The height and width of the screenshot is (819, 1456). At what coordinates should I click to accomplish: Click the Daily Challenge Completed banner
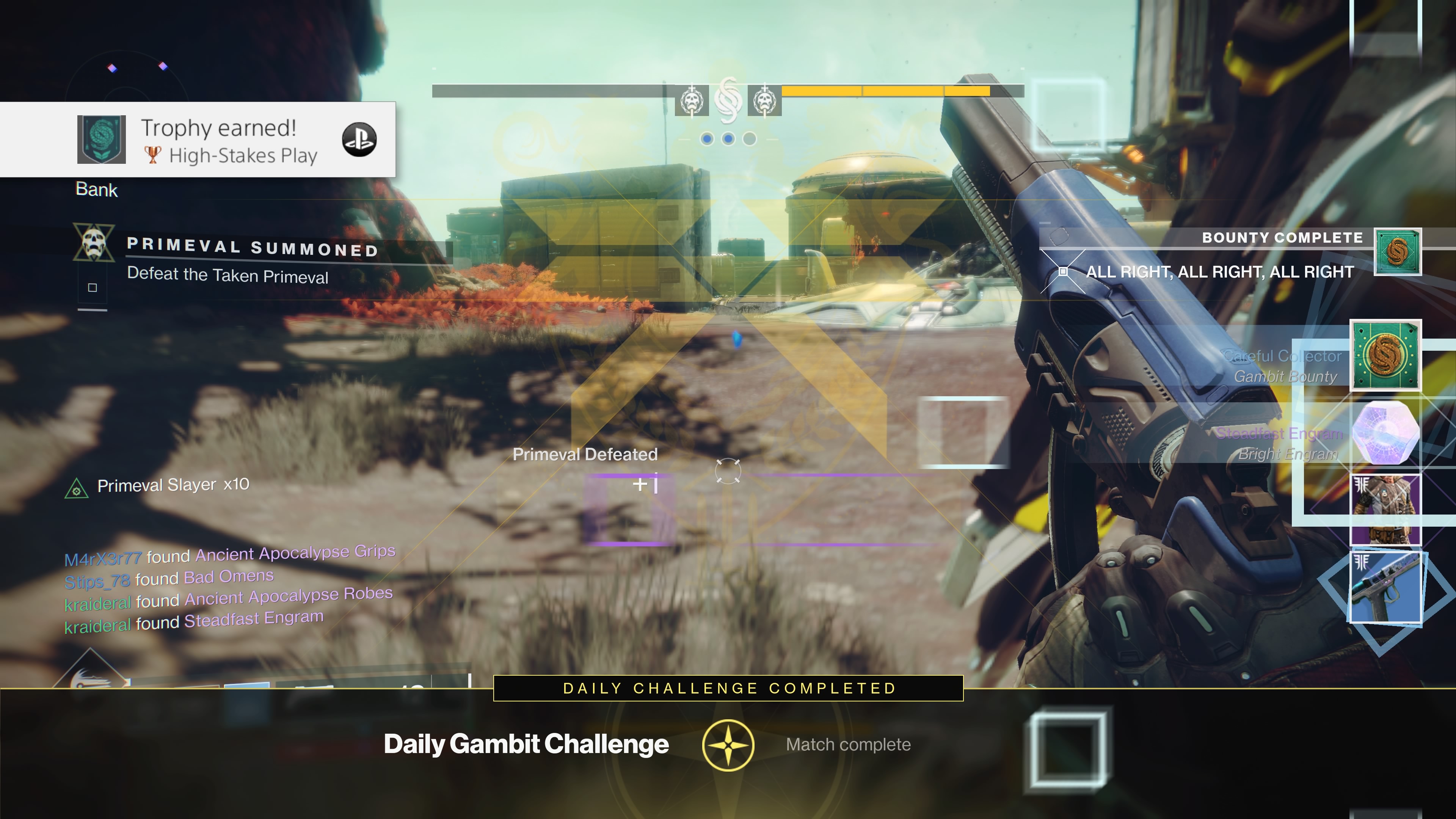(728, 689)
